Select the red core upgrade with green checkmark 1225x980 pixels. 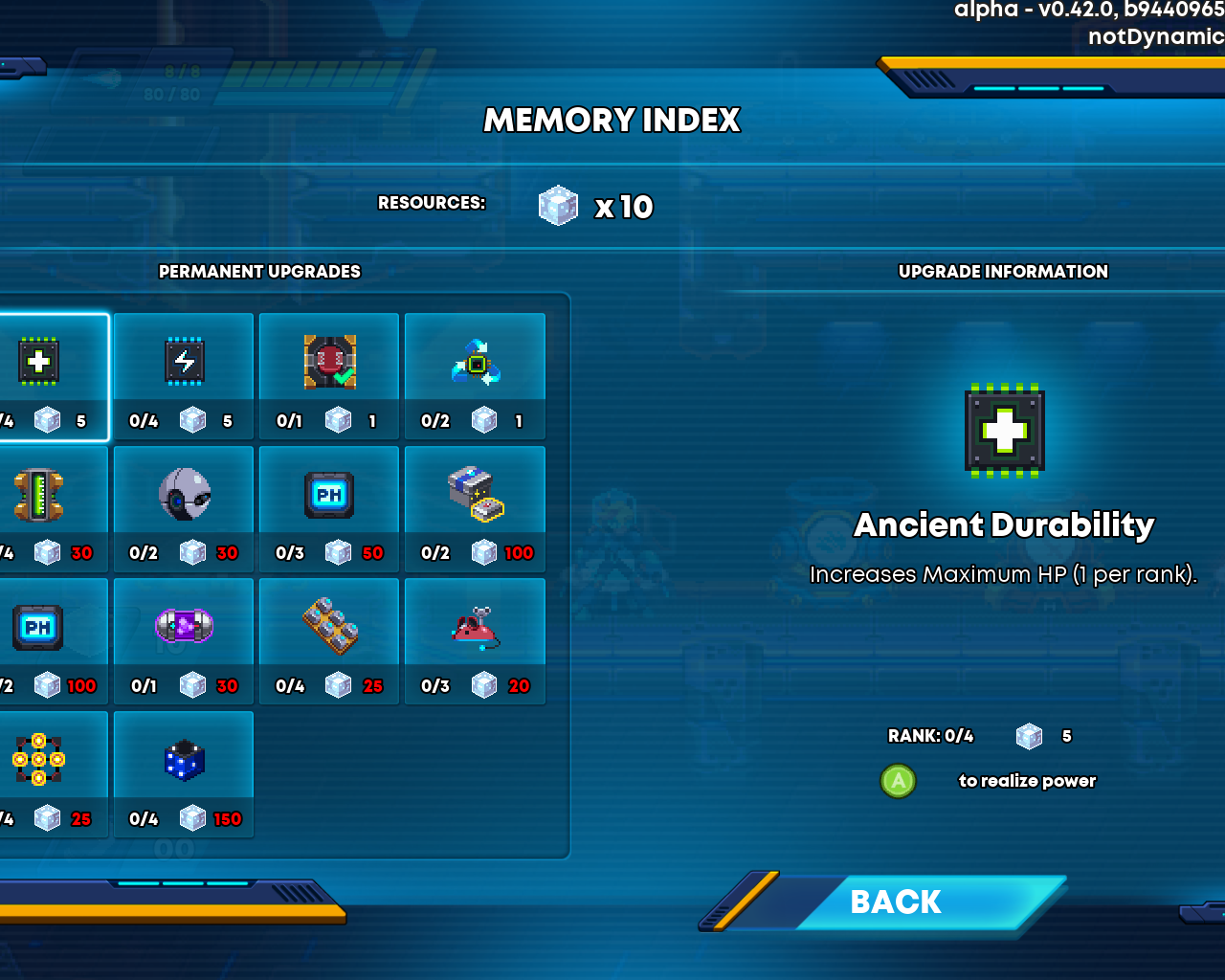pyautogui.click(x=329, y=375)
